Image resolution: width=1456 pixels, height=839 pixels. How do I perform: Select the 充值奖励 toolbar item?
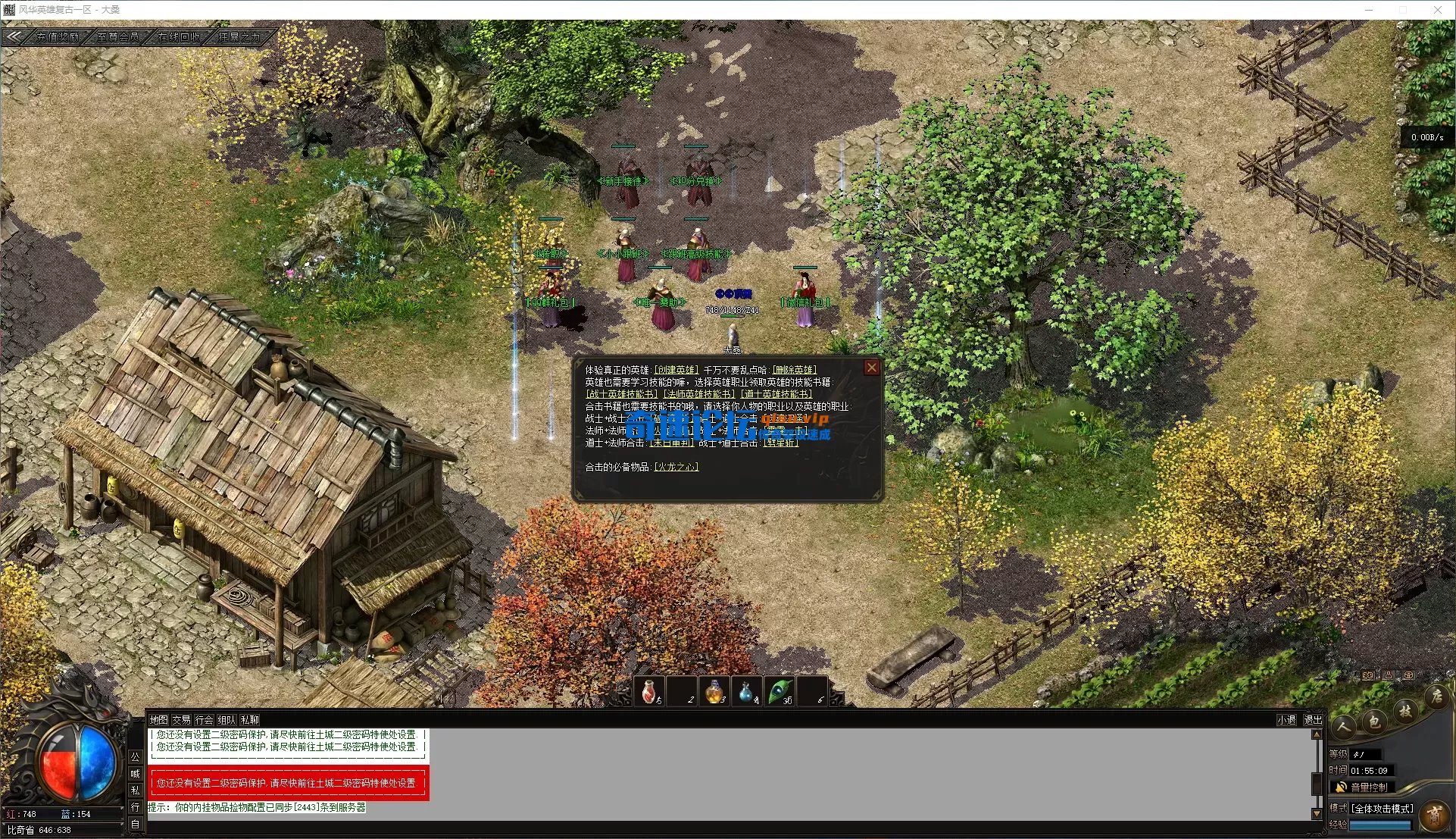coord(56,36)
